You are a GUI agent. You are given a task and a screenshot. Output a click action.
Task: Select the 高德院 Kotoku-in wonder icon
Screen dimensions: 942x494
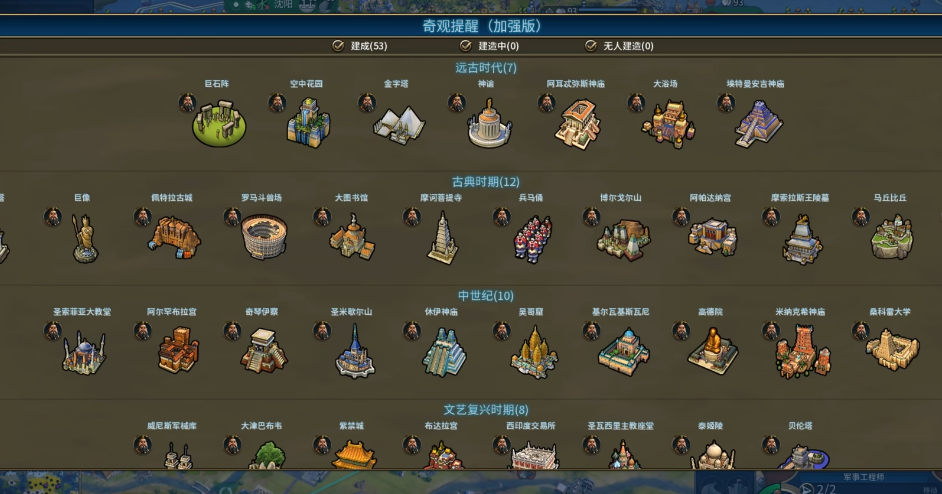pyautogui.click(x=712, y=351)
